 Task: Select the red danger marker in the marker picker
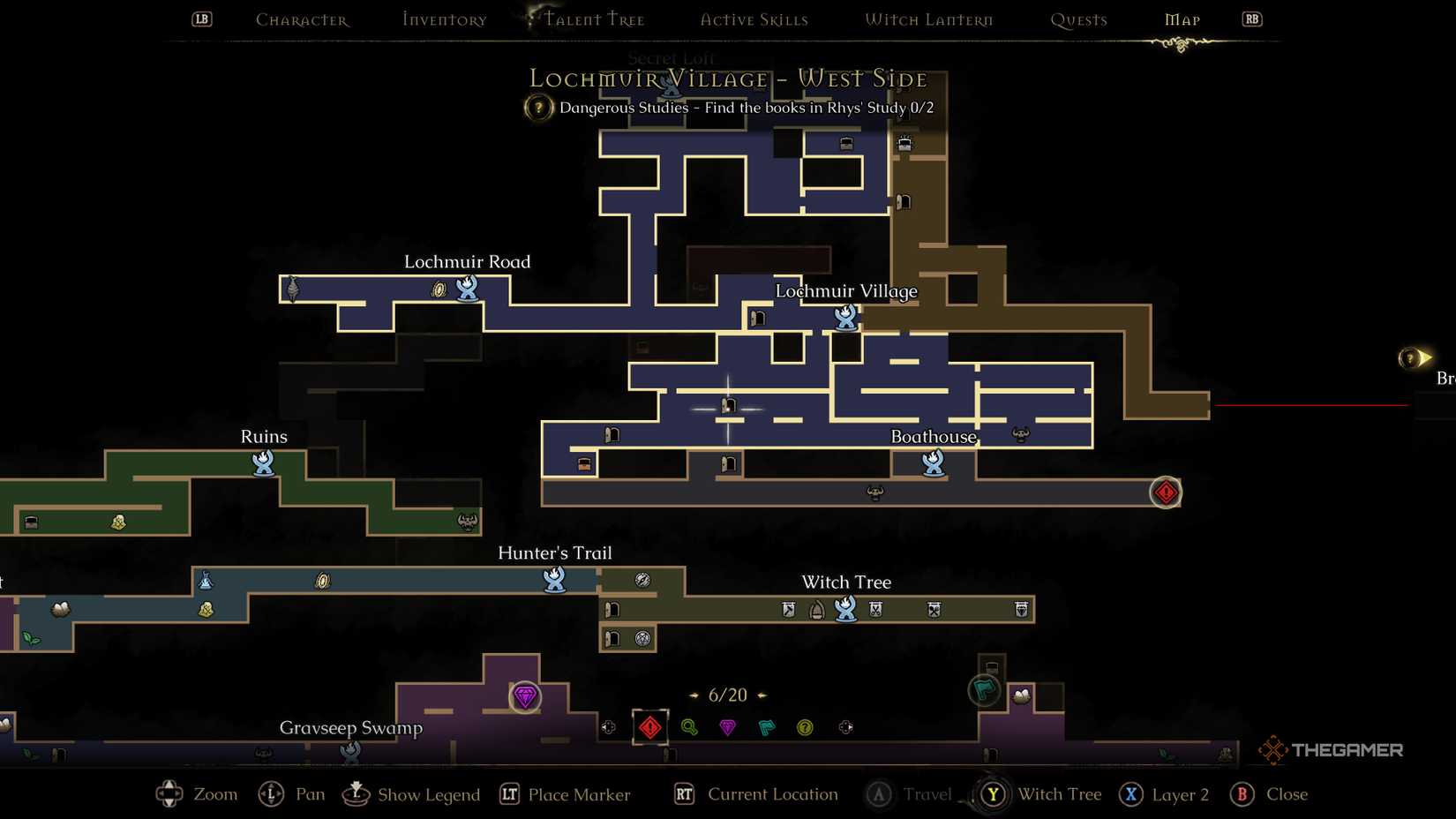coord(650,727)
